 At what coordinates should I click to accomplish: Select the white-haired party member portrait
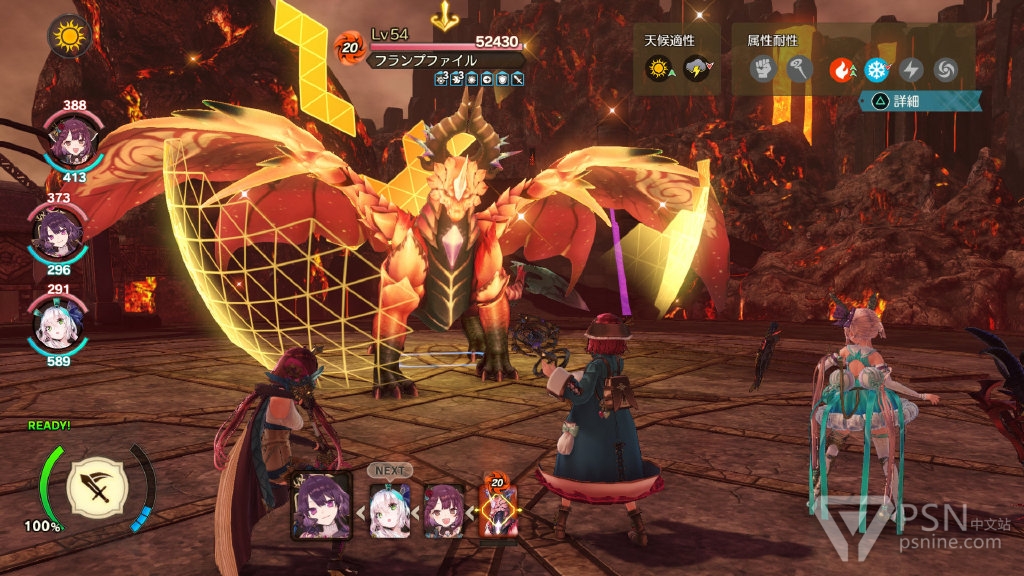point(58,322)
